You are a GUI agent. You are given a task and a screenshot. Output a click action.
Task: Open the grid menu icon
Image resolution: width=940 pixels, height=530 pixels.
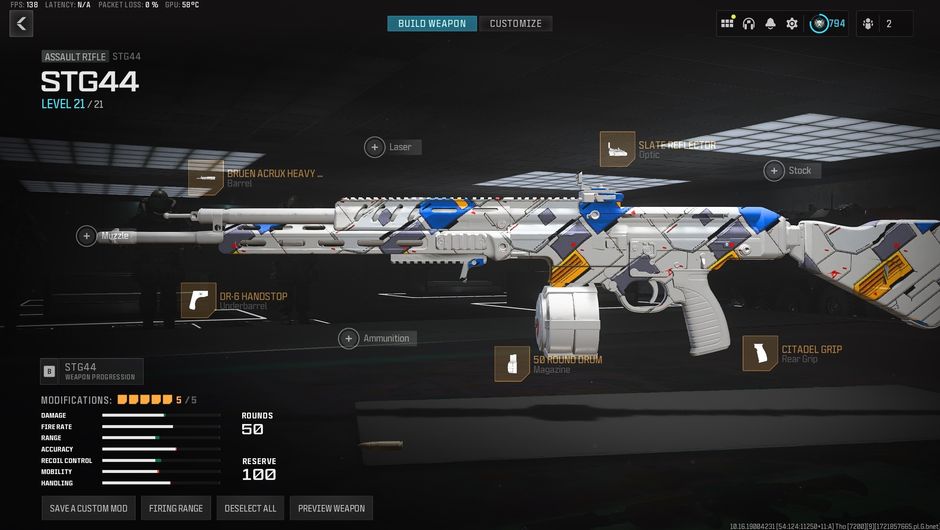point(727,24)
